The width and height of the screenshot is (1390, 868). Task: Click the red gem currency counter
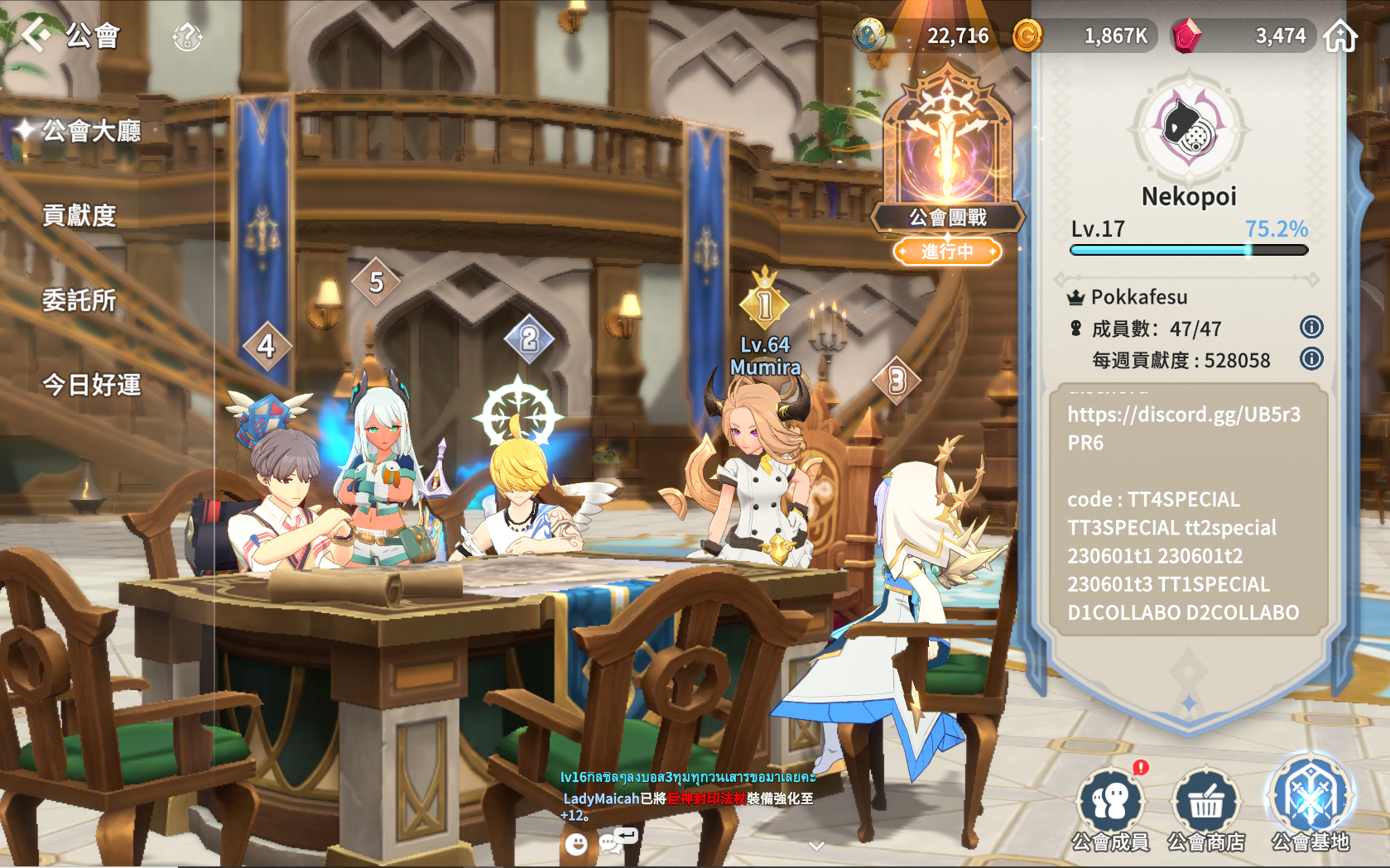(x=1242, y=36)
